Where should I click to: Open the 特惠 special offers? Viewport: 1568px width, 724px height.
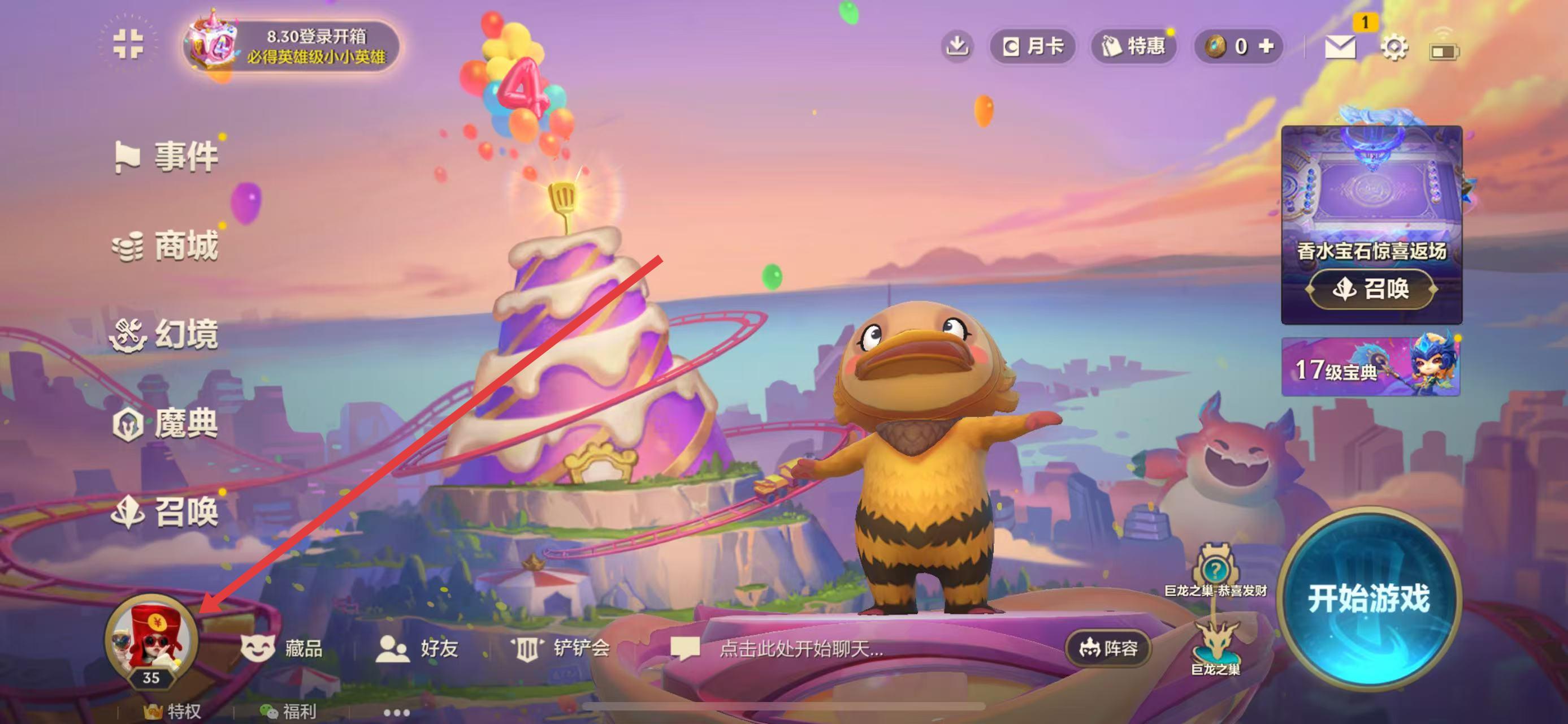1133,46
